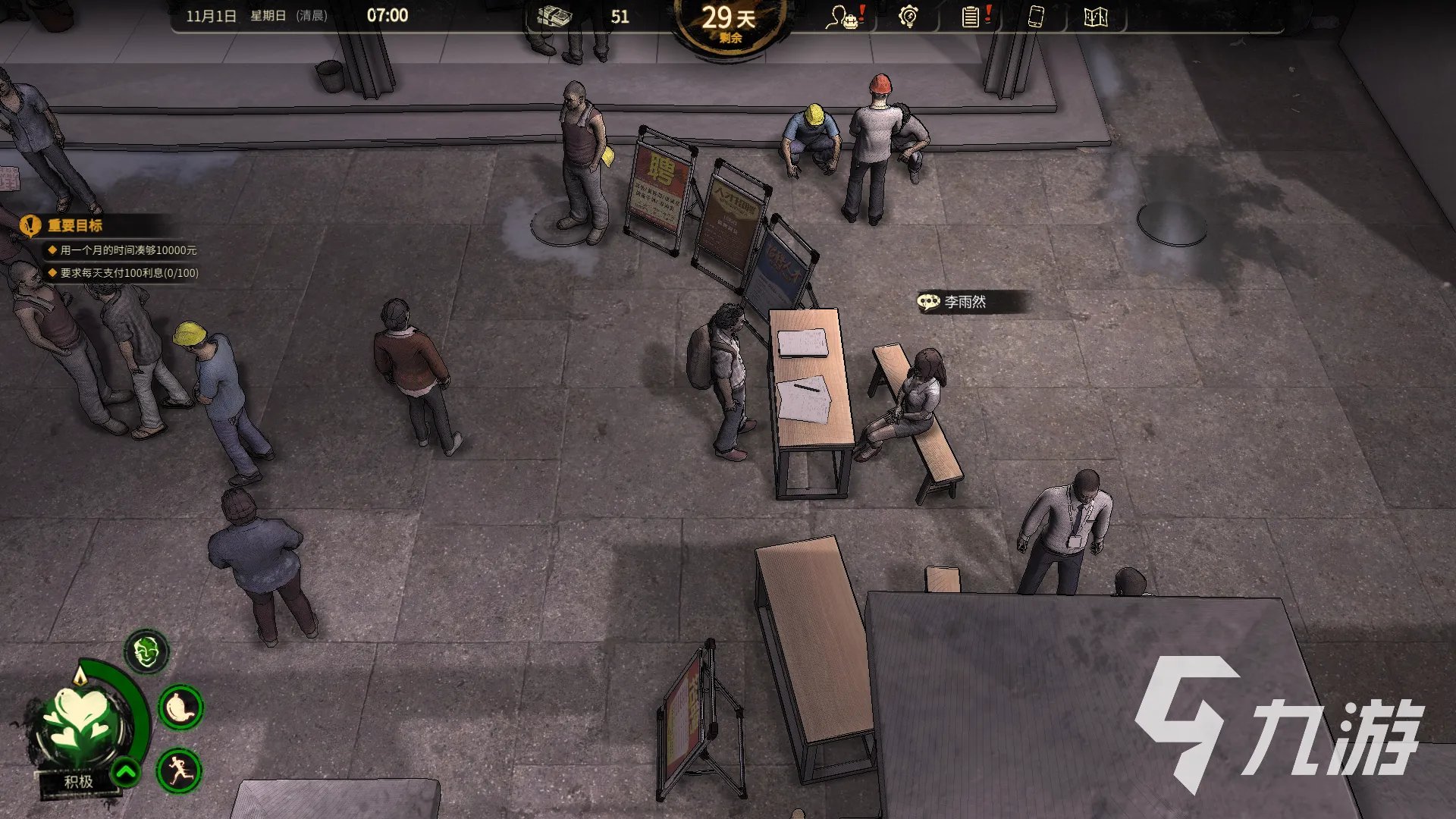
Task: Click the cash money icon
Action: (554, 16)
